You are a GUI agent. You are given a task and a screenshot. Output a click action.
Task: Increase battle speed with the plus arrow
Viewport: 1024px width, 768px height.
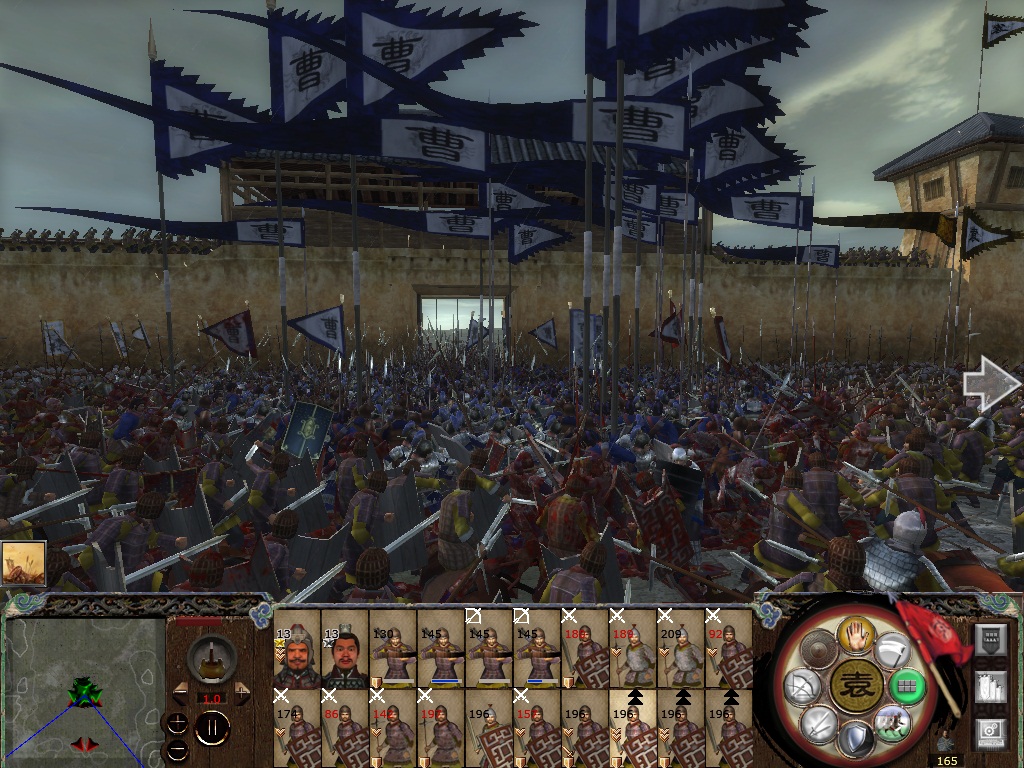point(242,693)
